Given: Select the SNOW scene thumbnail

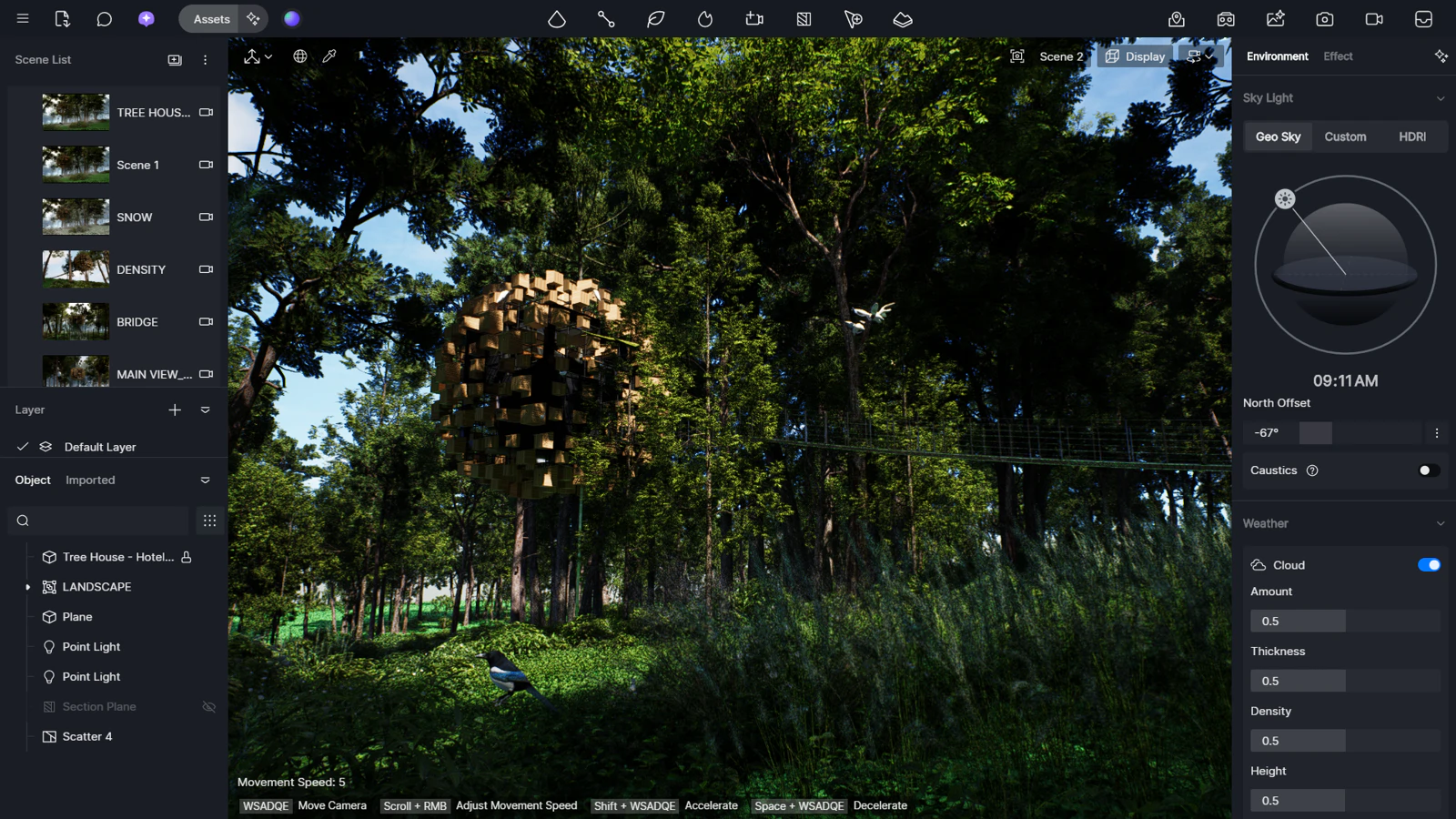Looking at the screenshot, I should click(x=76, y=217).
